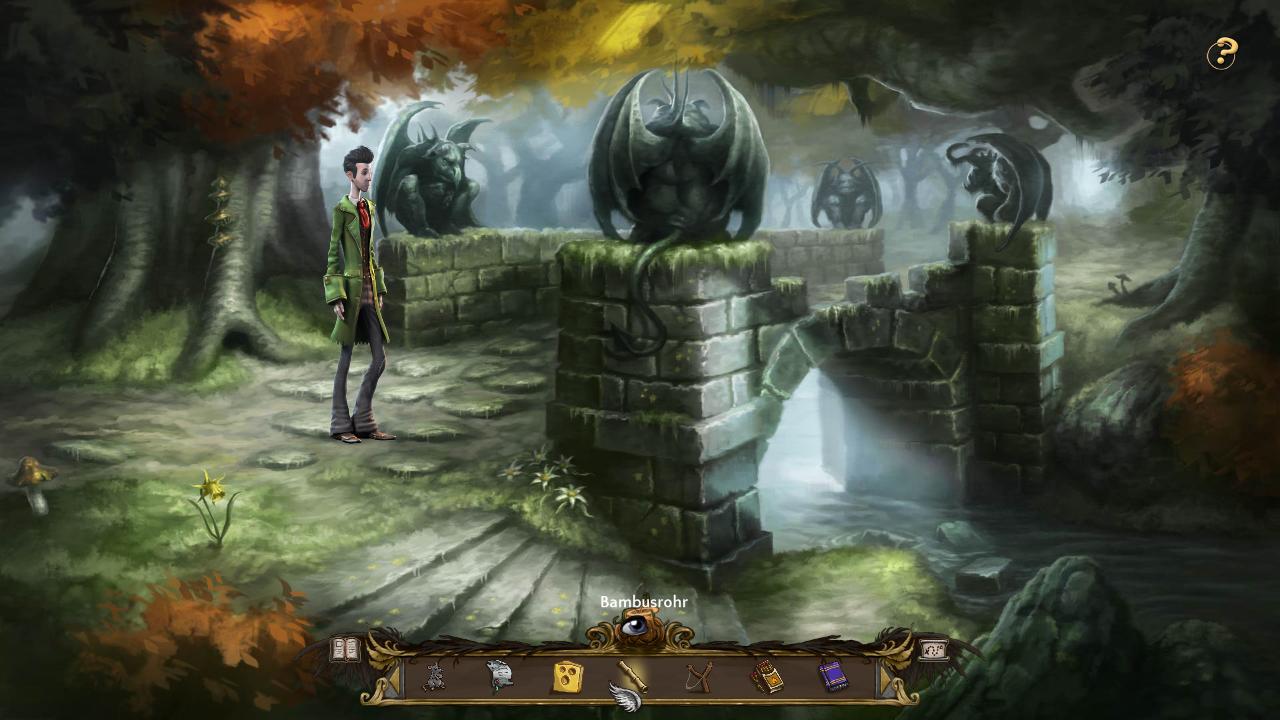
Task: Select the Bambusrohr bamboo tube item
Action: pos(631,676)
